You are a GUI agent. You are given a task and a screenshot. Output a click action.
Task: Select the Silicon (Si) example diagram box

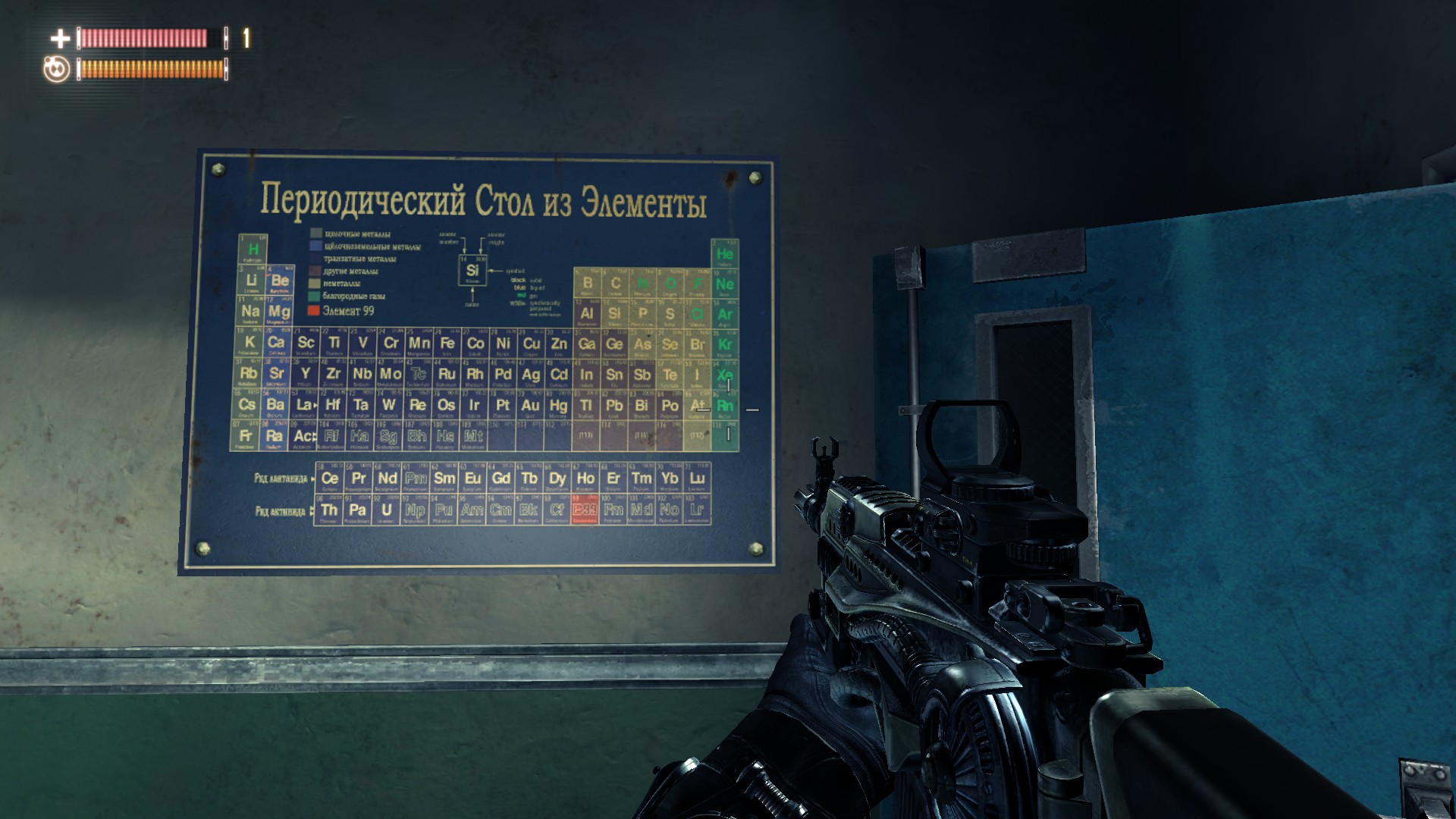click(x=474, y=271)
